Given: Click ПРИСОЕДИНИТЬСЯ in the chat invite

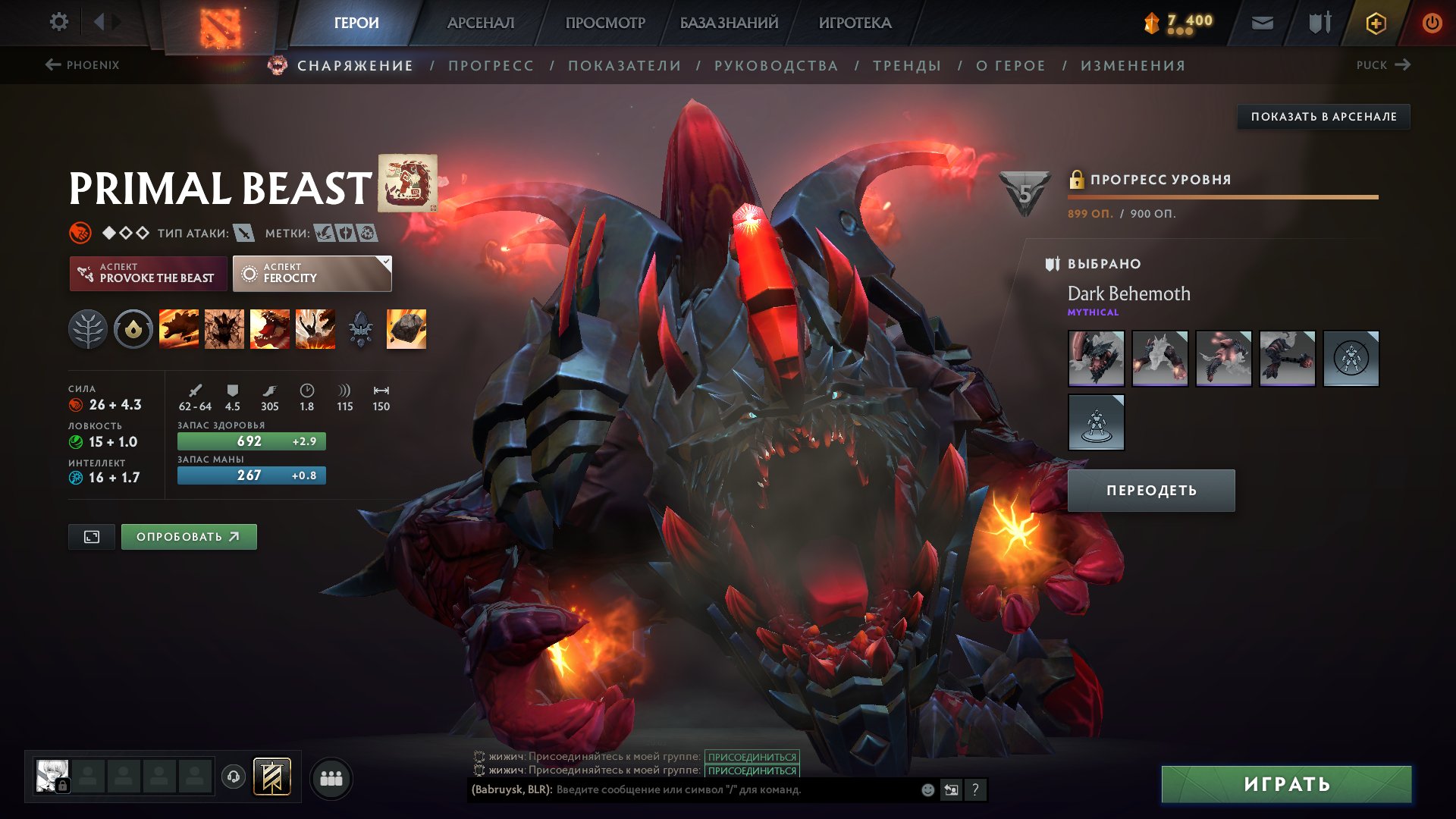Looking at the screenshot, I should (751, 755).
